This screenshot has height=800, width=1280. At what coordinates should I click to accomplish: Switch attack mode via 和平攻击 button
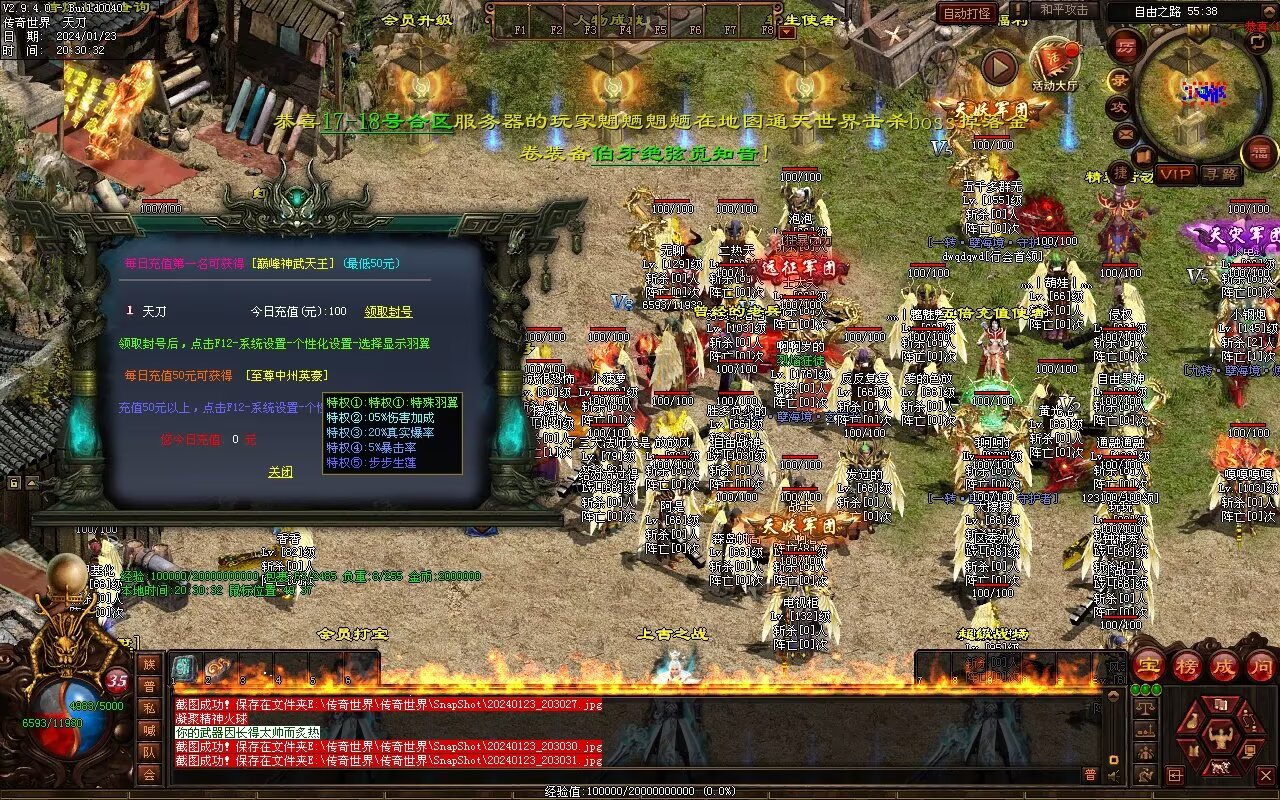pos(1064,10)
